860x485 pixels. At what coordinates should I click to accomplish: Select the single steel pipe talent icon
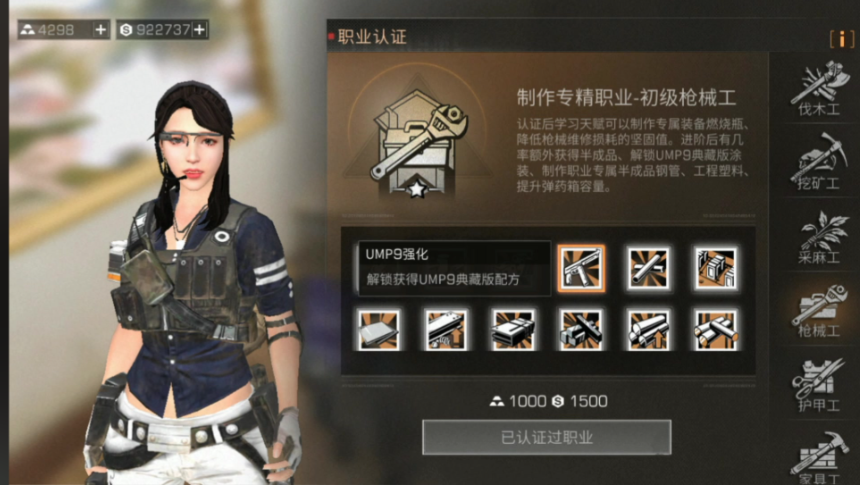click(x=649, y=268)
